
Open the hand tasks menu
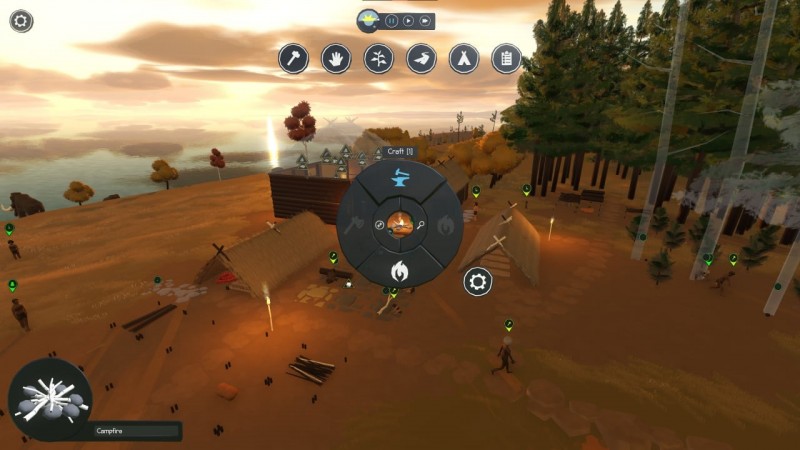336,58
